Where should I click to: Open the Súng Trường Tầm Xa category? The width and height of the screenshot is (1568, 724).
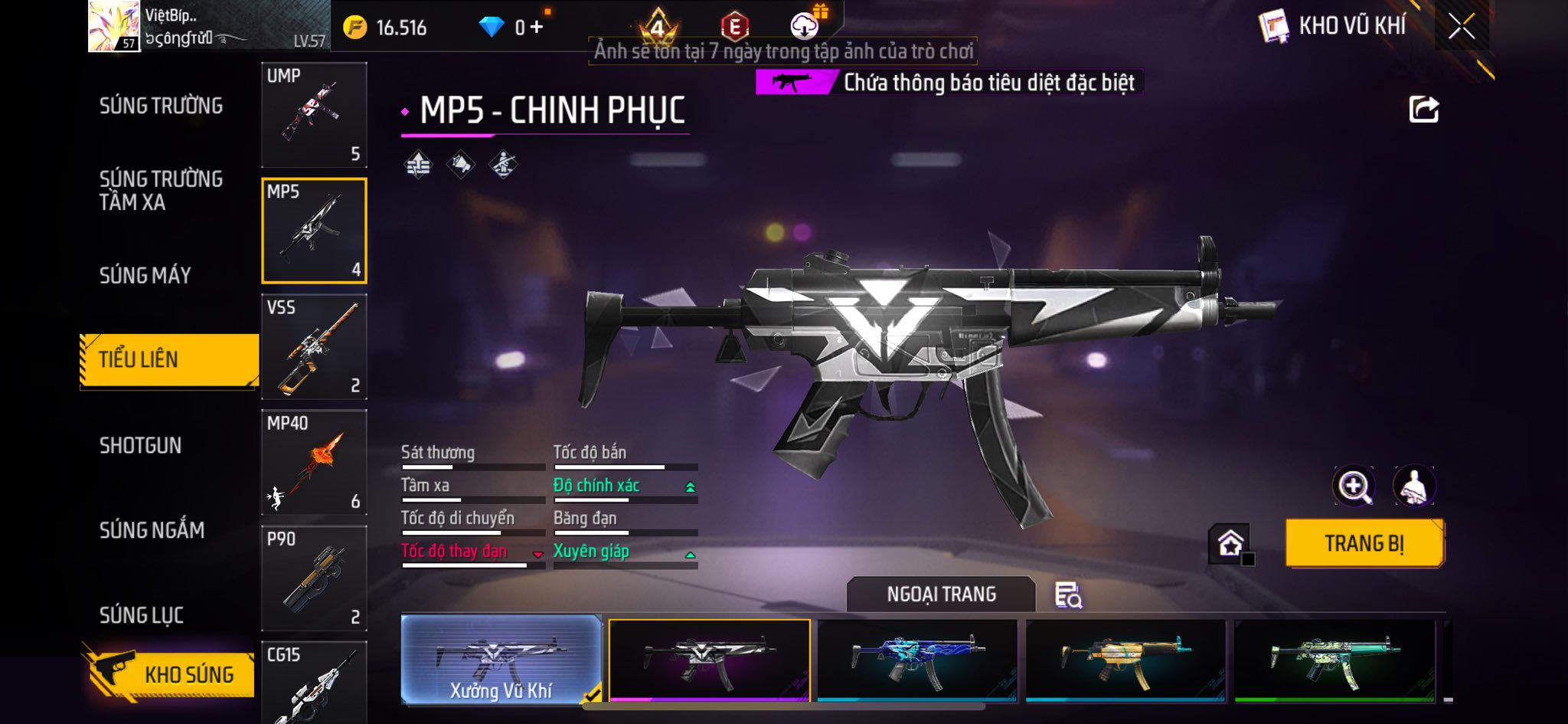click(161, 190)
